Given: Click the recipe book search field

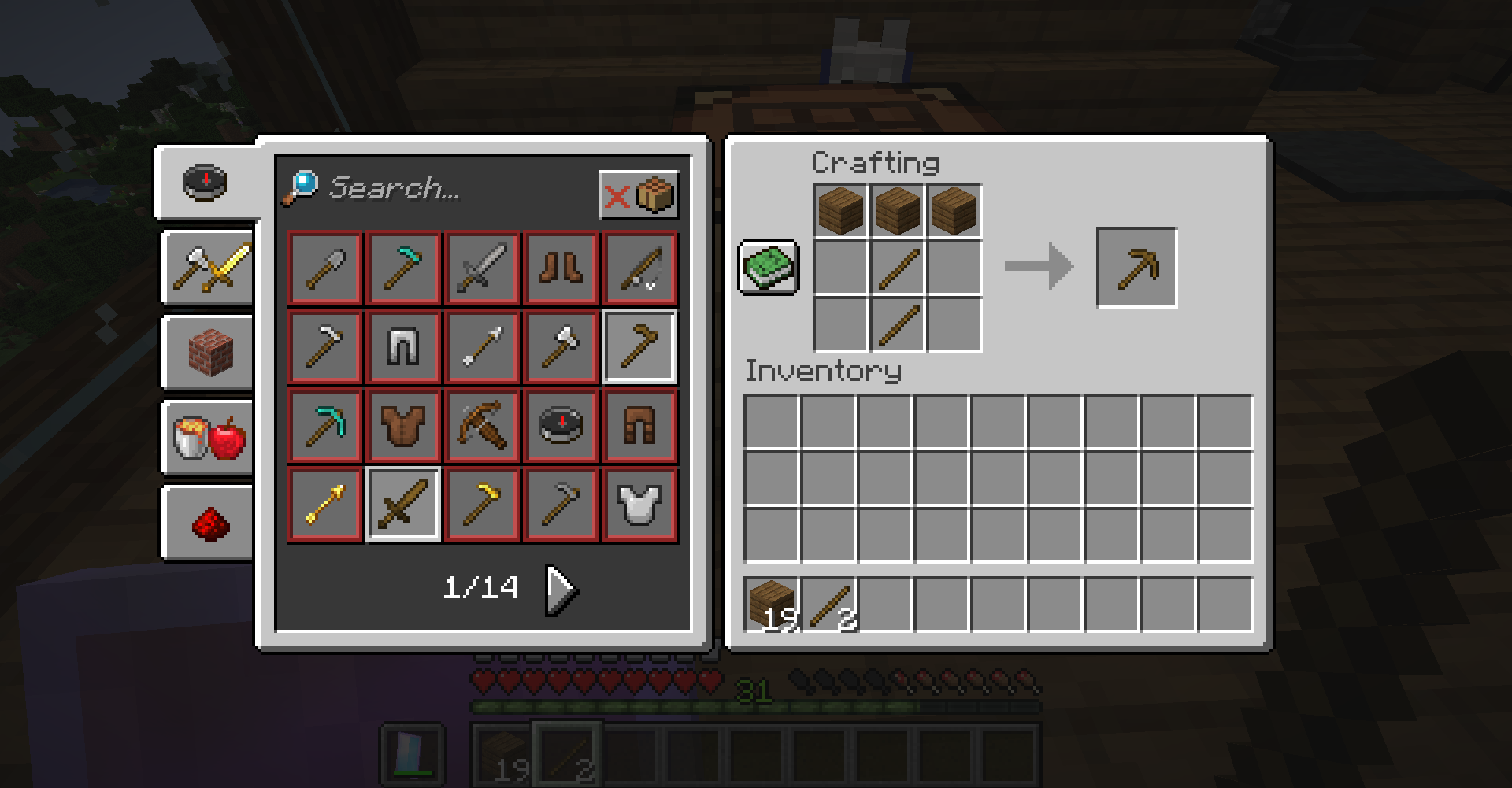Looking at the screenshot, I should (441, 187).
